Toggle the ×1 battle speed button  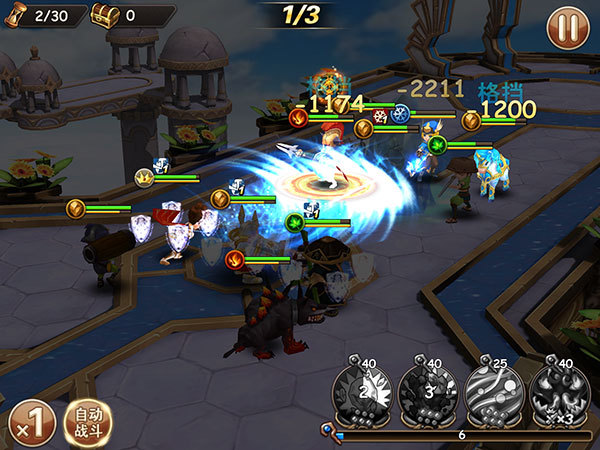pyautogui.click(x=30, y=421)
